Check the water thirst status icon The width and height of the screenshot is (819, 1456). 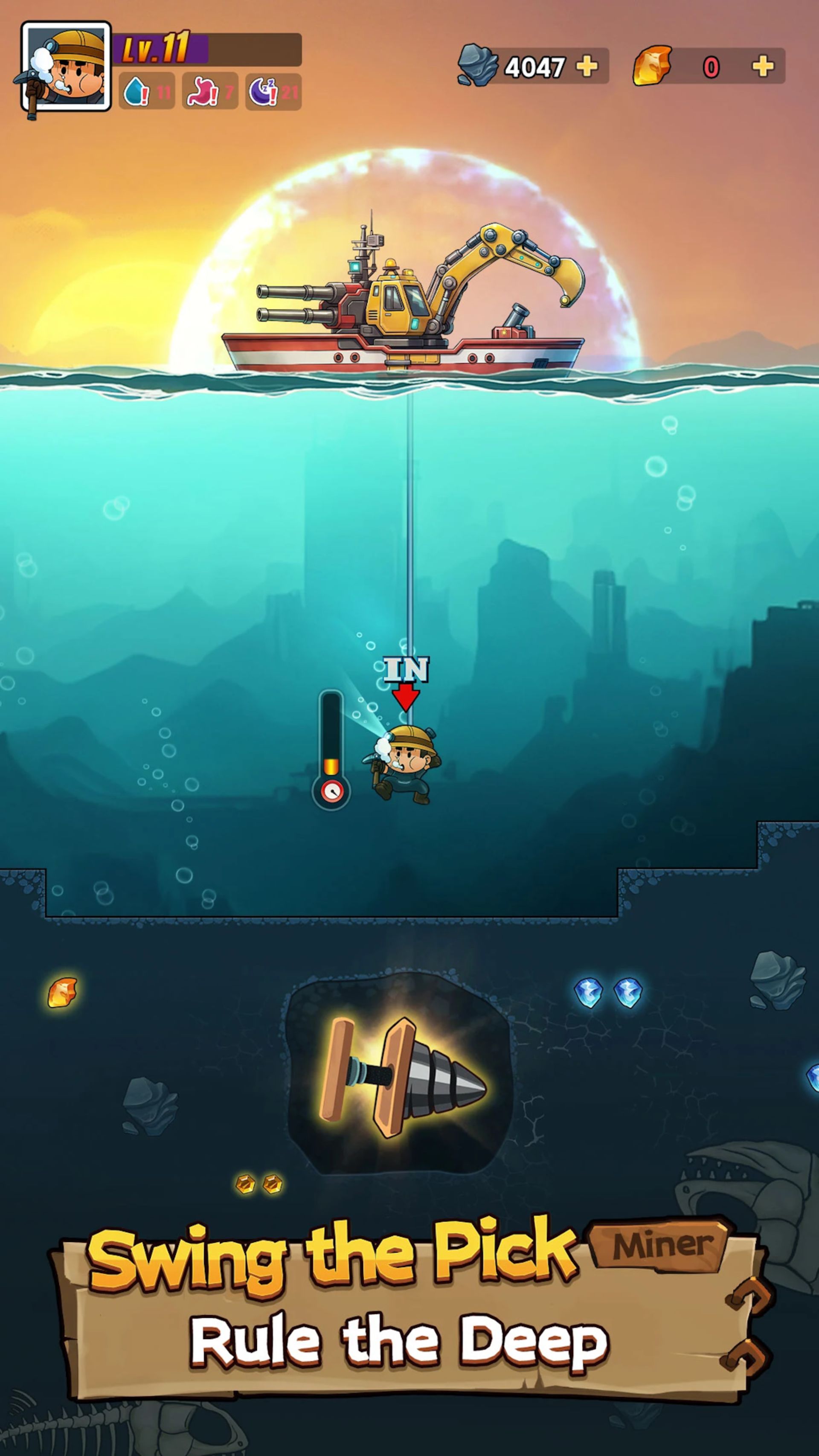click(x=136, y=92)
